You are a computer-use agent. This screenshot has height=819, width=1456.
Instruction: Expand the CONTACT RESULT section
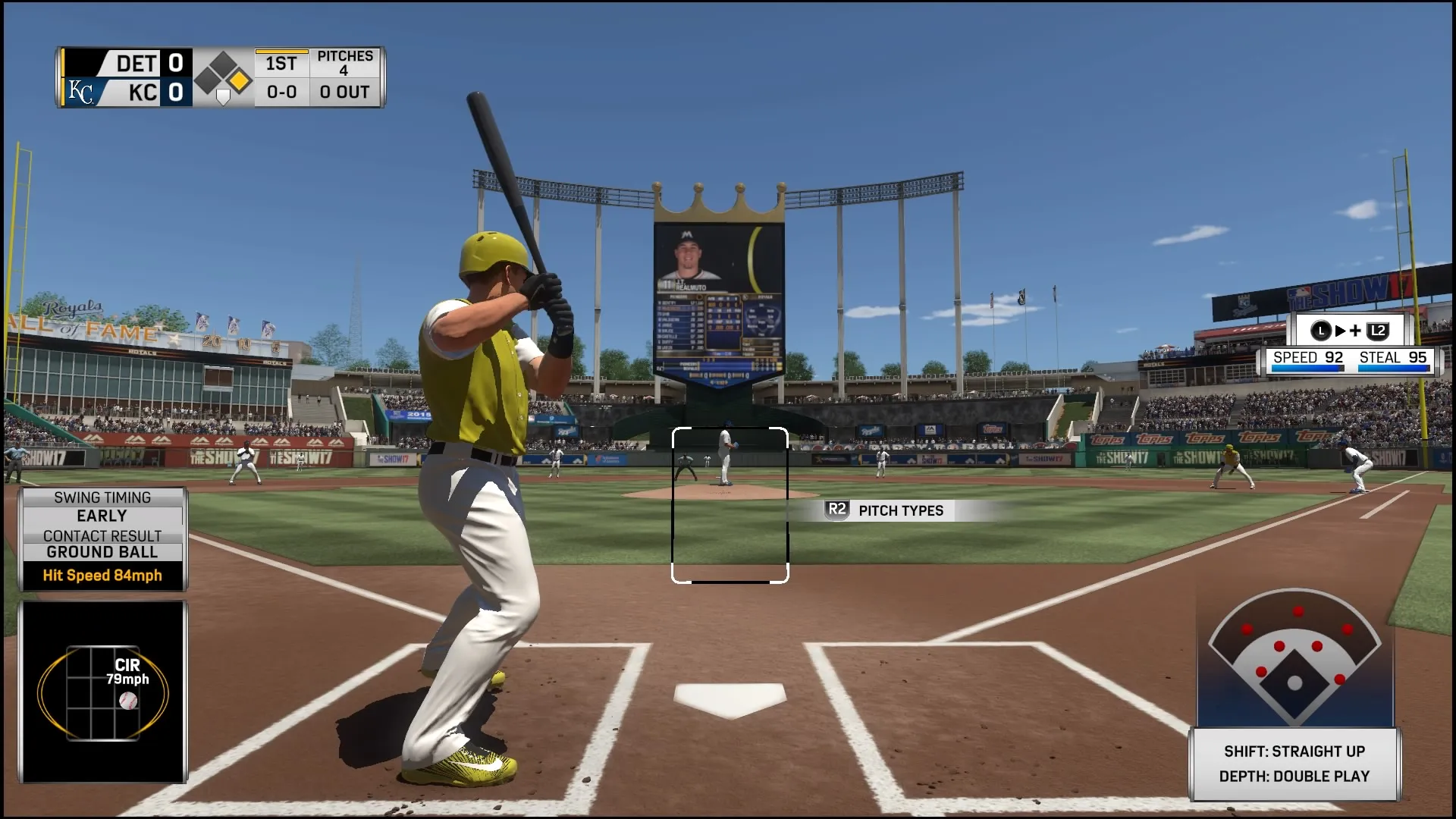pos(103,535)
